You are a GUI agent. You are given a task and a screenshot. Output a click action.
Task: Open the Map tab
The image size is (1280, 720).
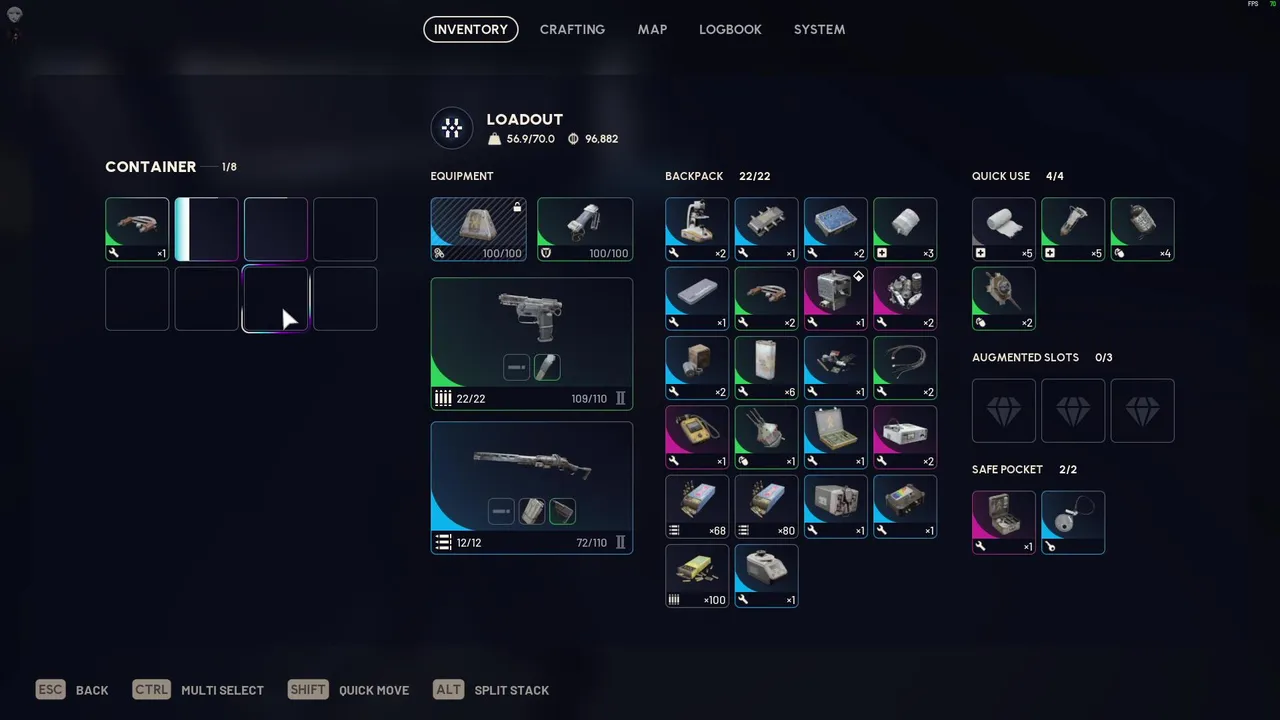click(652, 29)
